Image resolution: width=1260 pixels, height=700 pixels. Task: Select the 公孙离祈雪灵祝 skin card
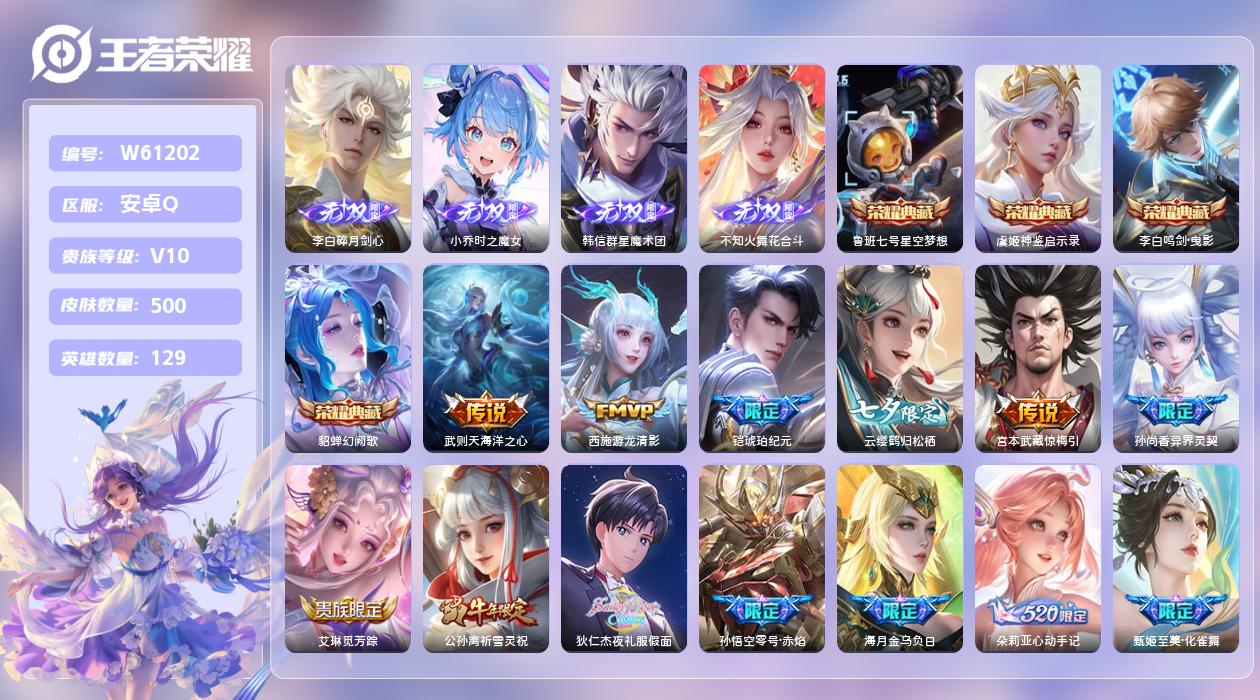coord(486,558)
